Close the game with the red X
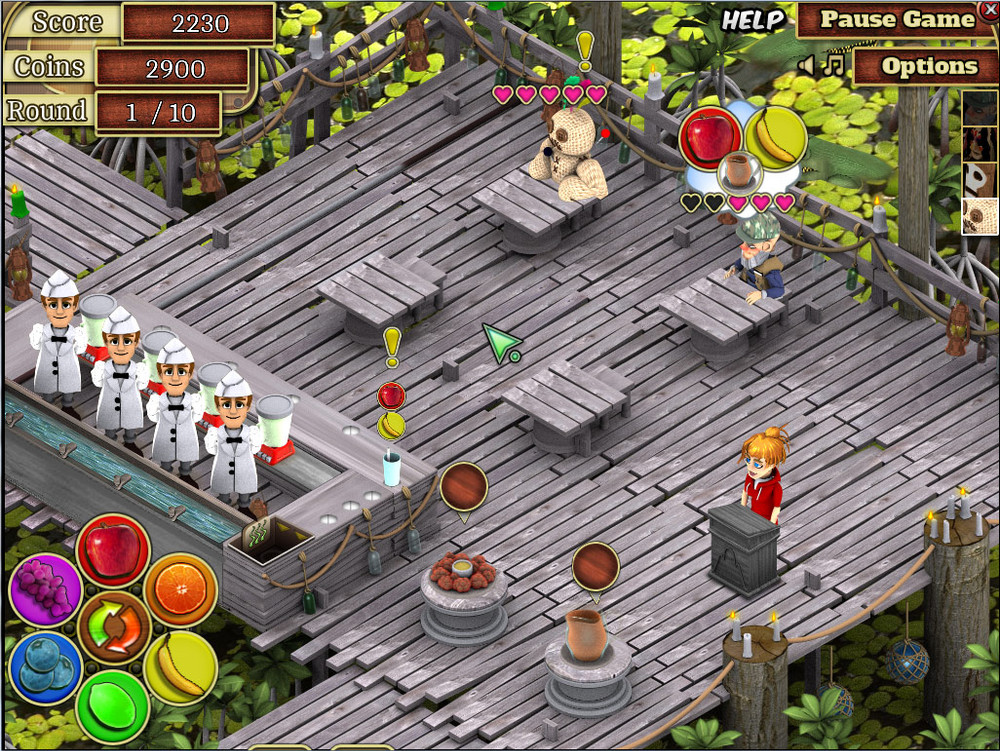The height and width of the screenshot is (751, 1000). (x=989, y=10)
